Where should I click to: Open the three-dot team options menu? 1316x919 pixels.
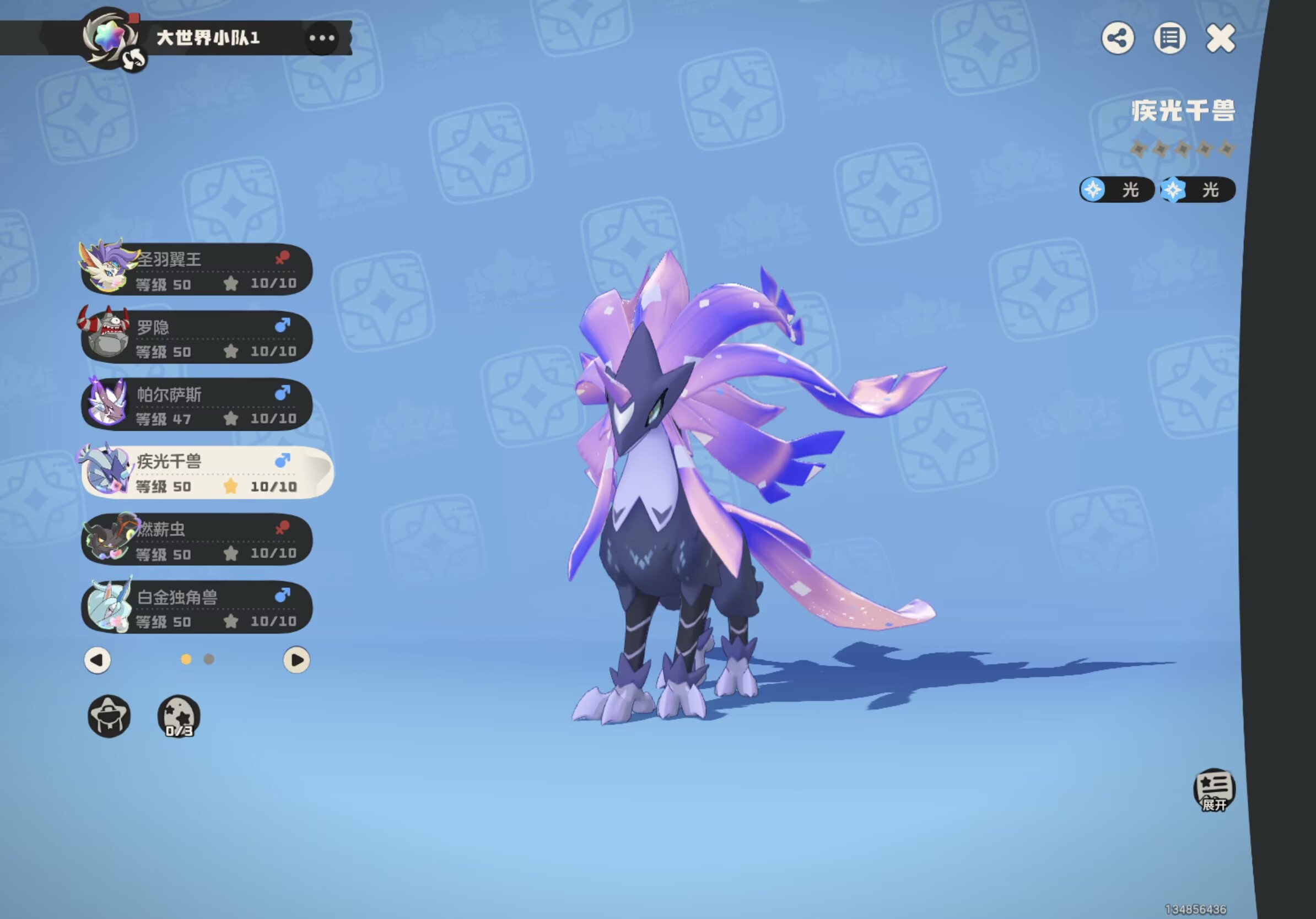pyautogui.click(x=321, y=39)
